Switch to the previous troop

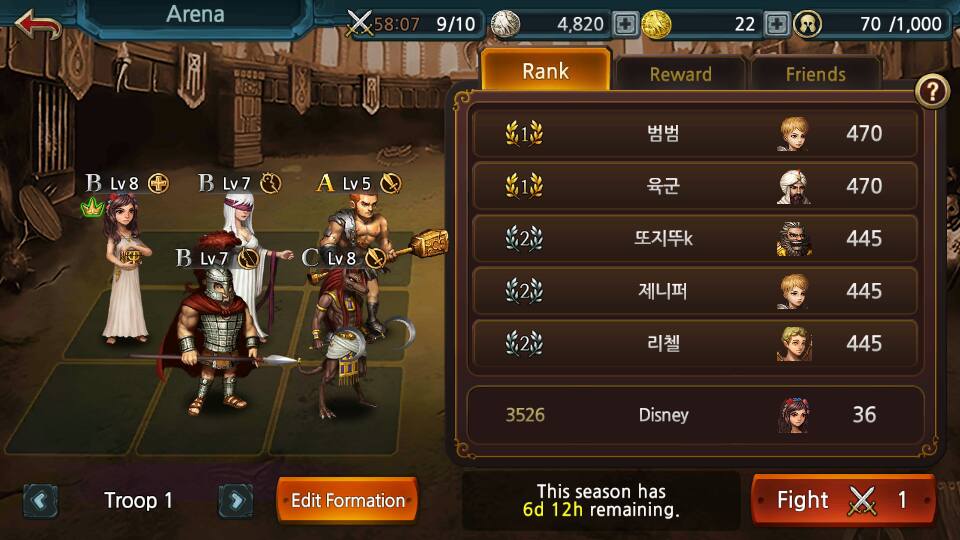tap(40, 500)
